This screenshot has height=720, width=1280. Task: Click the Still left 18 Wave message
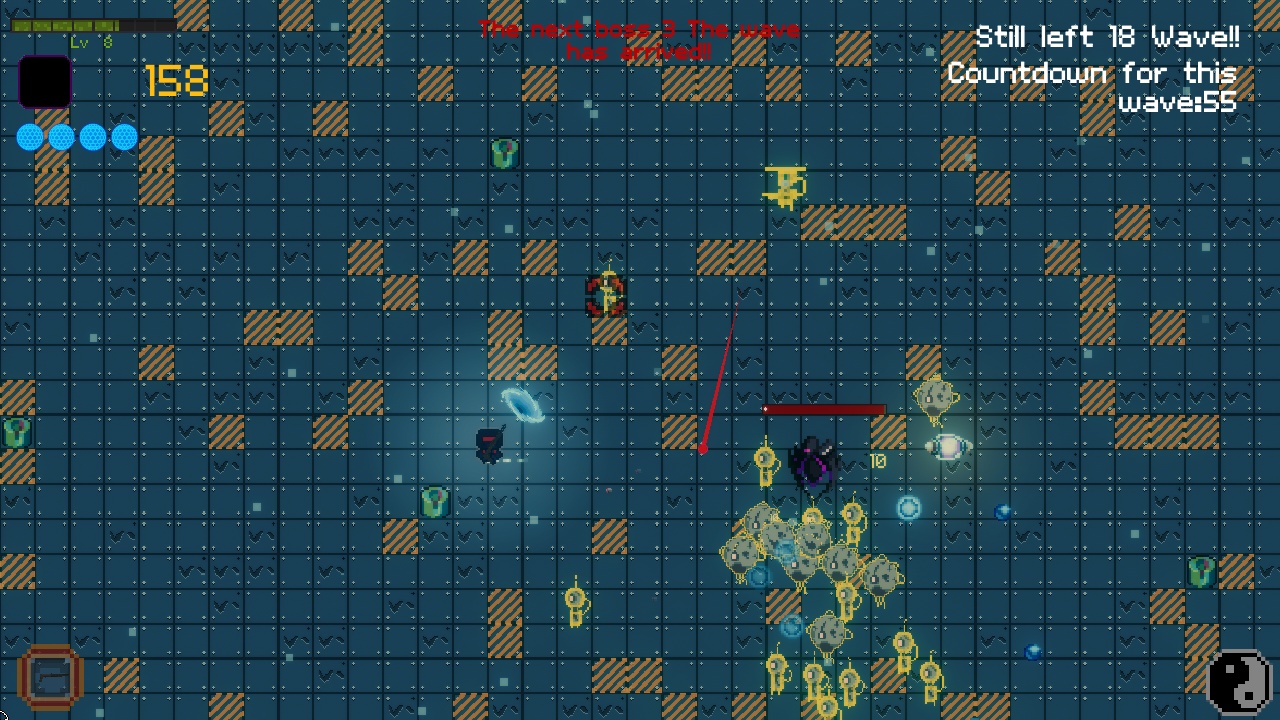pos(1106,38)
